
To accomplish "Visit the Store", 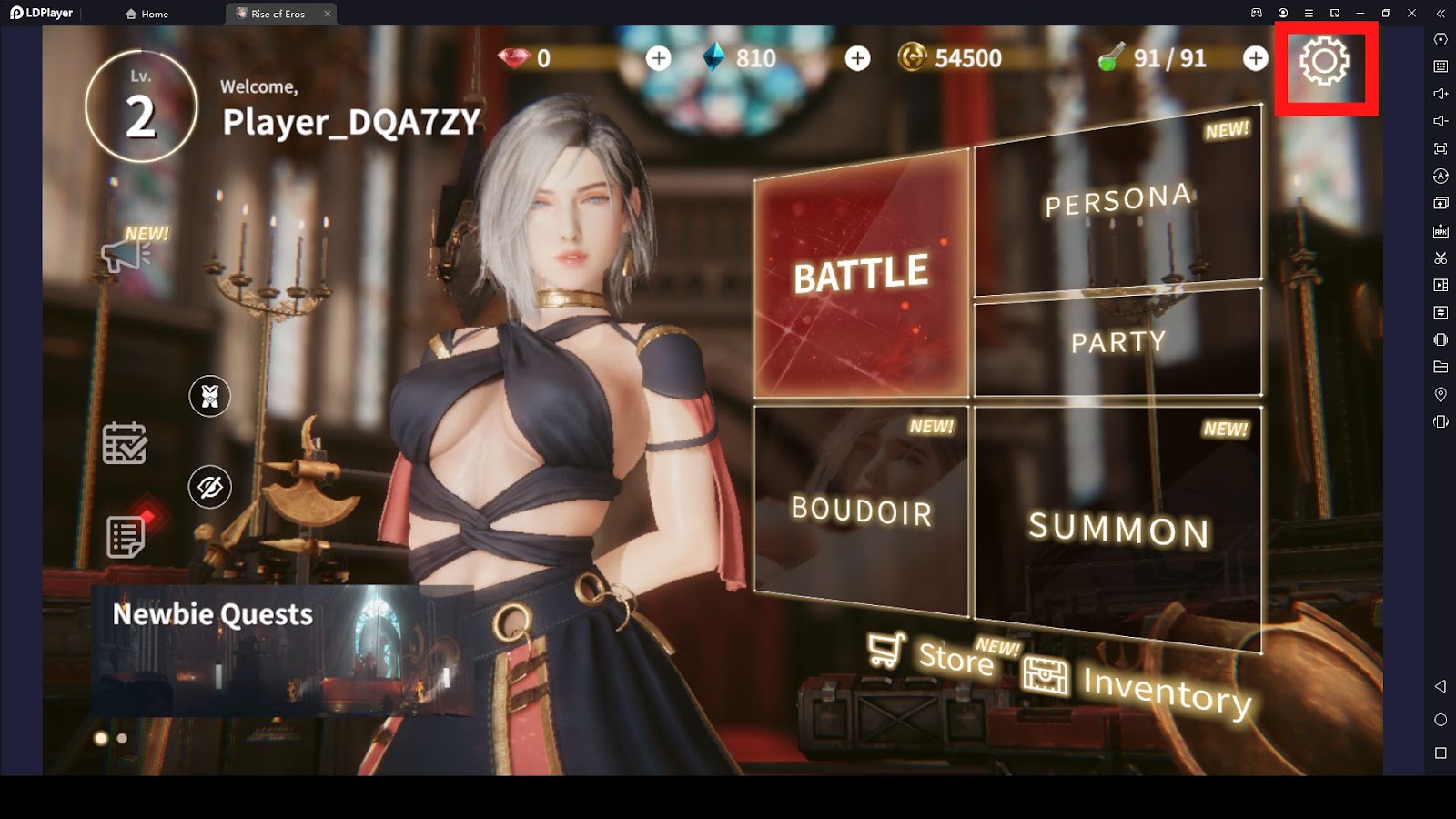I will click(x=931, y=653).
